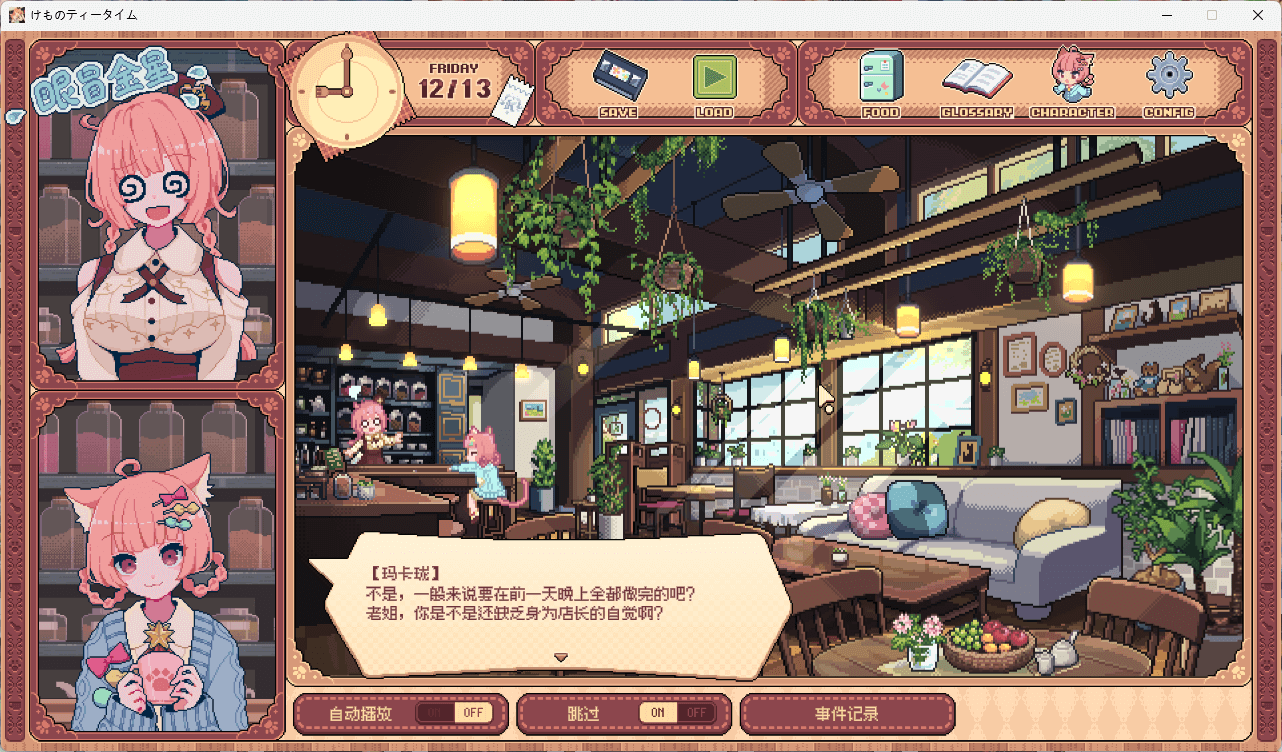Select the Load icon to load game
The width and height of the screenshot is (1282, 752).
click(x=715, y=78)
